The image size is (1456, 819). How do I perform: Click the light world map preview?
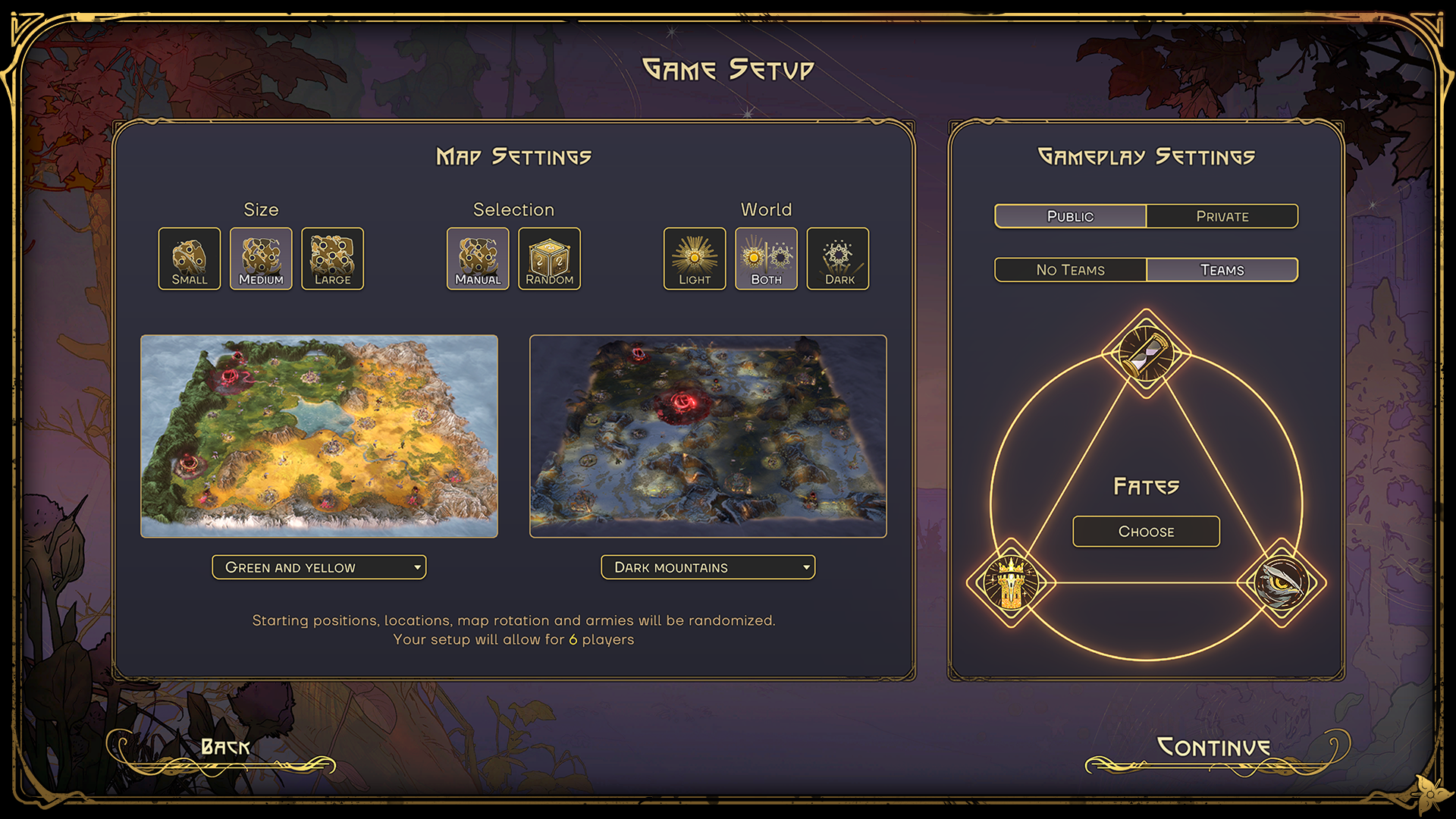319,436
